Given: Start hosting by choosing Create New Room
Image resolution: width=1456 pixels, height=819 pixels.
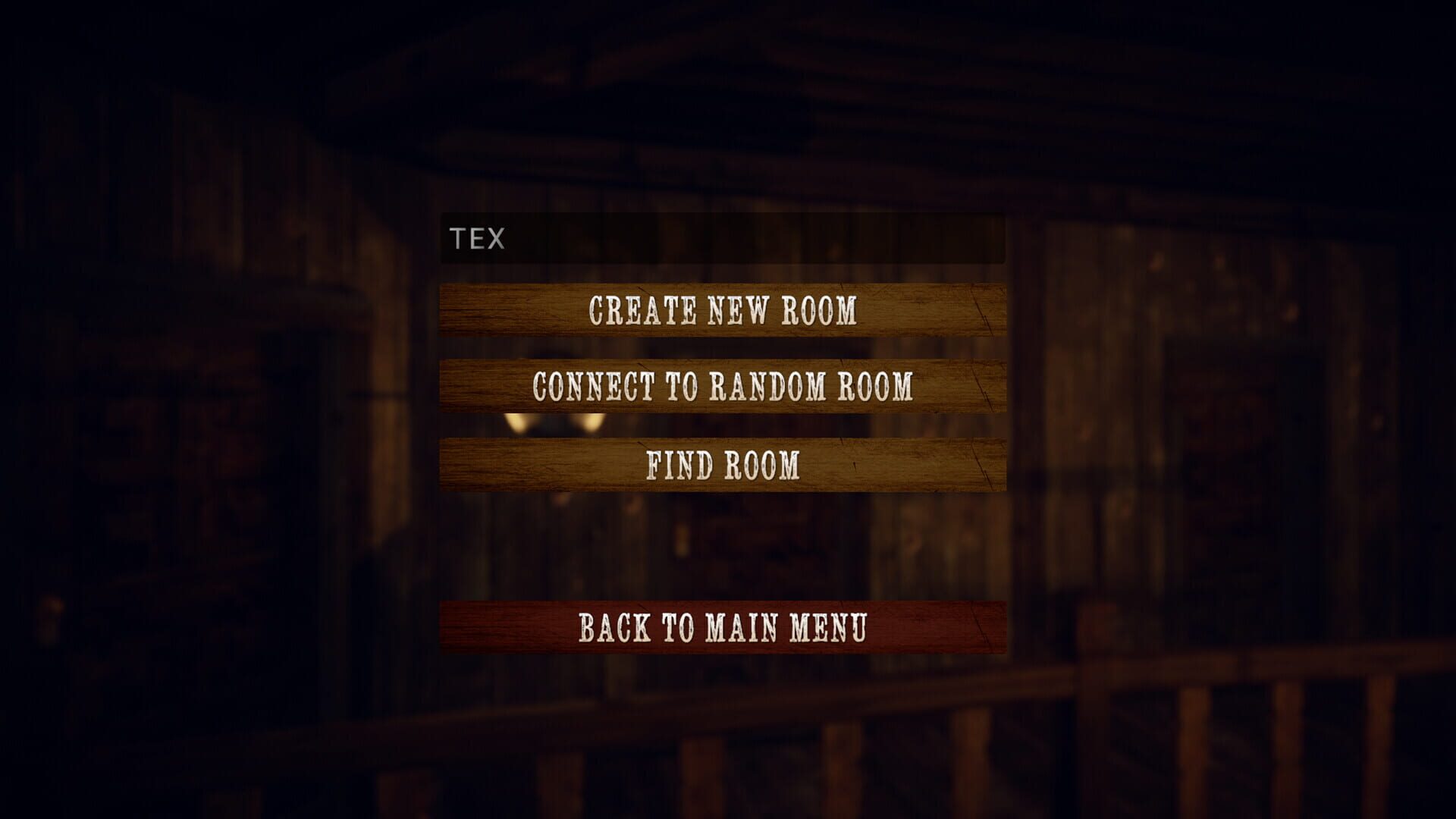Looking at the screenshot, I should click(724, 312).
